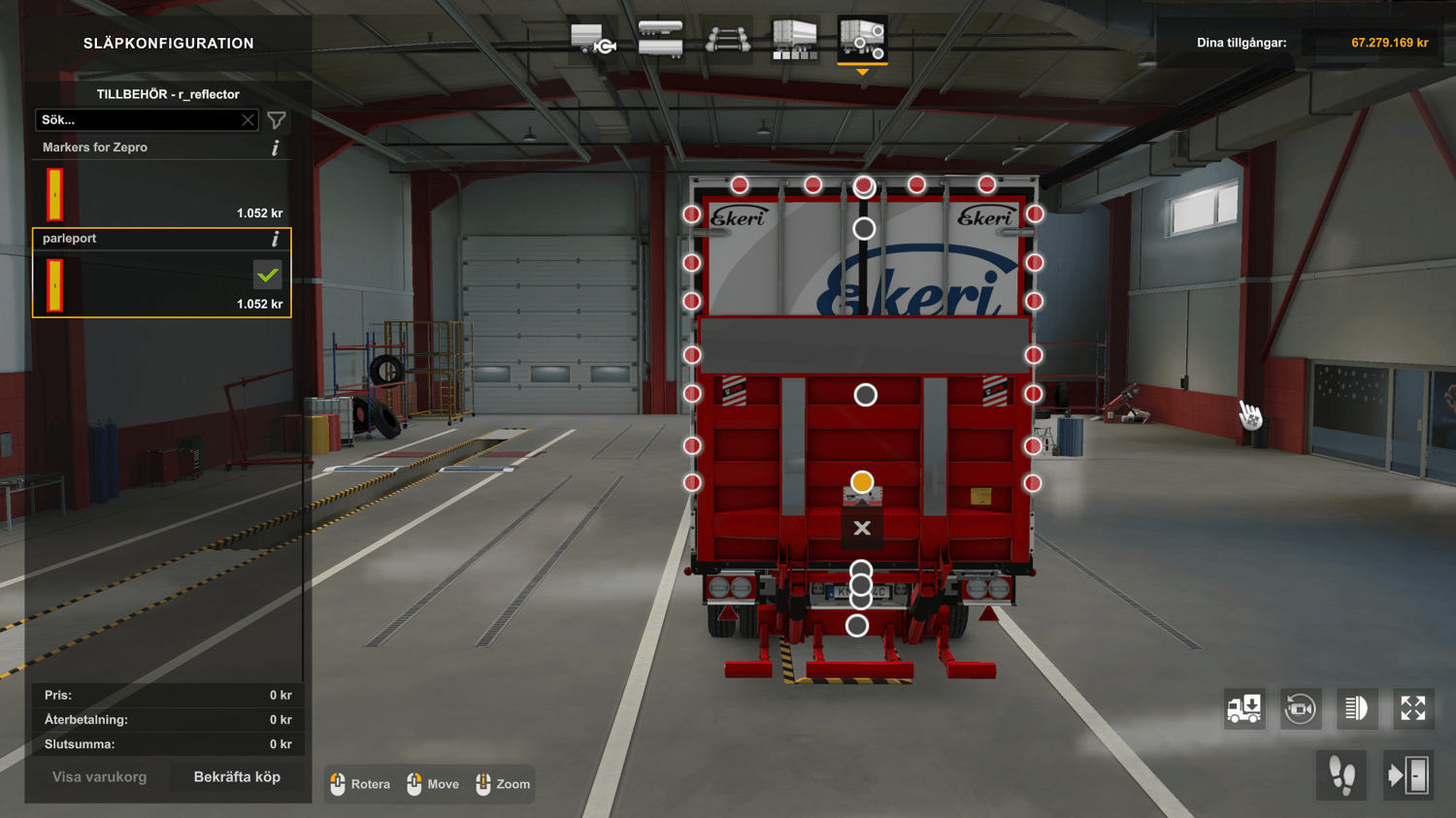Switch to the trailer coupling tab
The height and width of the screenshot is (818, 1456).
click(593, 41)
